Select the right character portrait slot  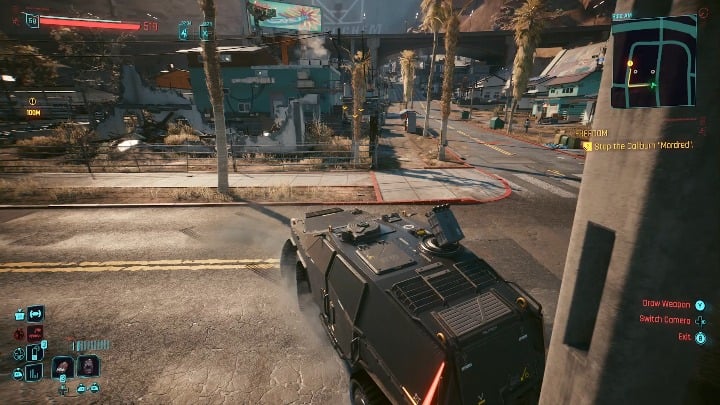pos(88,367)
